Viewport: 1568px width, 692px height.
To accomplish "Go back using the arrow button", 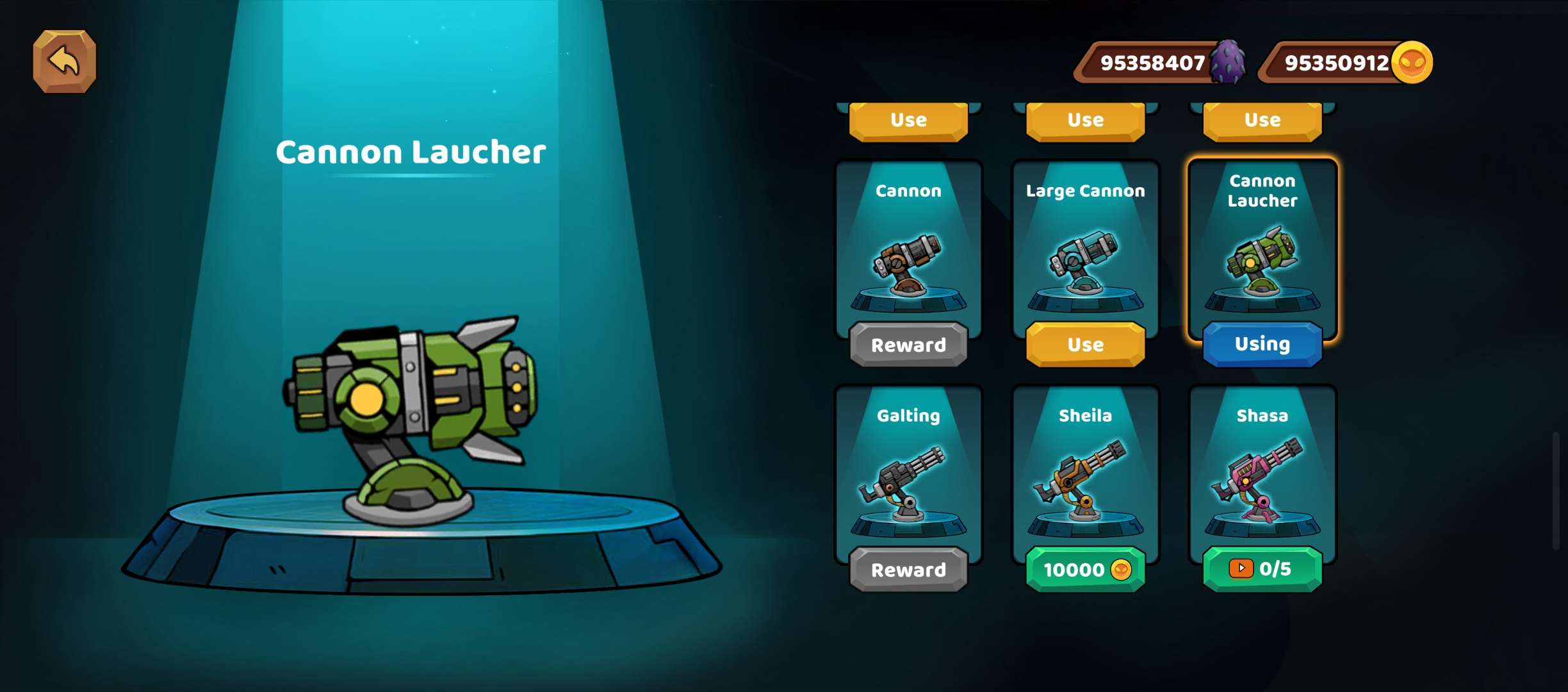I will (64, 62).
